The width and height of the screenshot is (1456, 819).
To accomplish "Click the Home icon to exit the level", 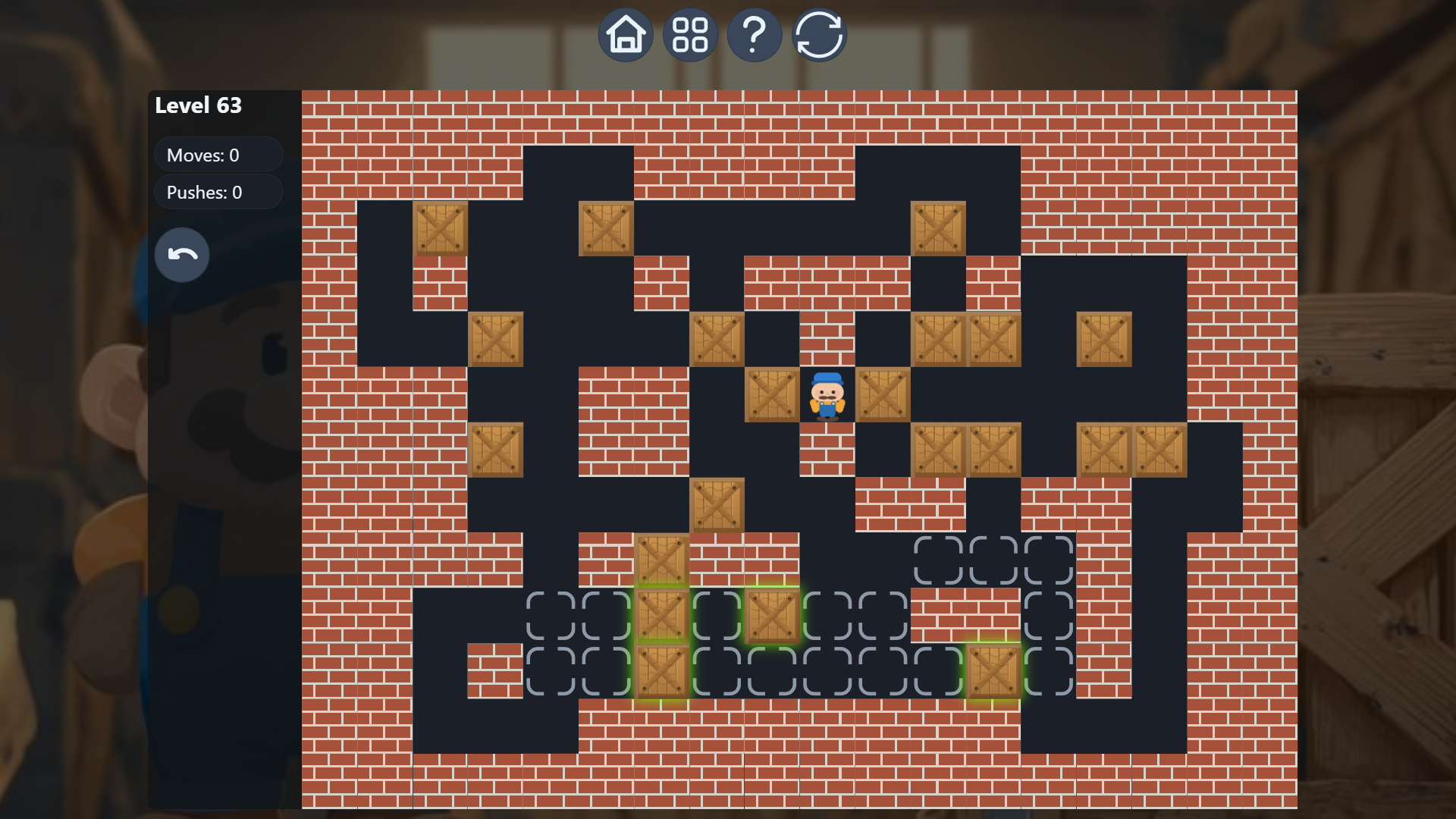I will click(626, 34).
